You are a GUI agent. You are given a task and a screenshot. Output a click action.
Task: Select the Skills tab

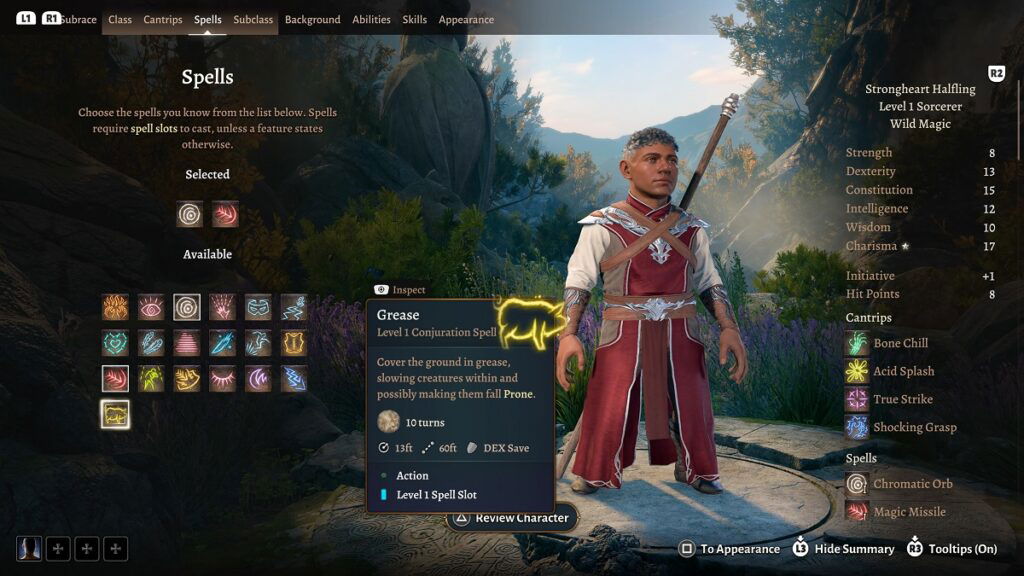414,20
